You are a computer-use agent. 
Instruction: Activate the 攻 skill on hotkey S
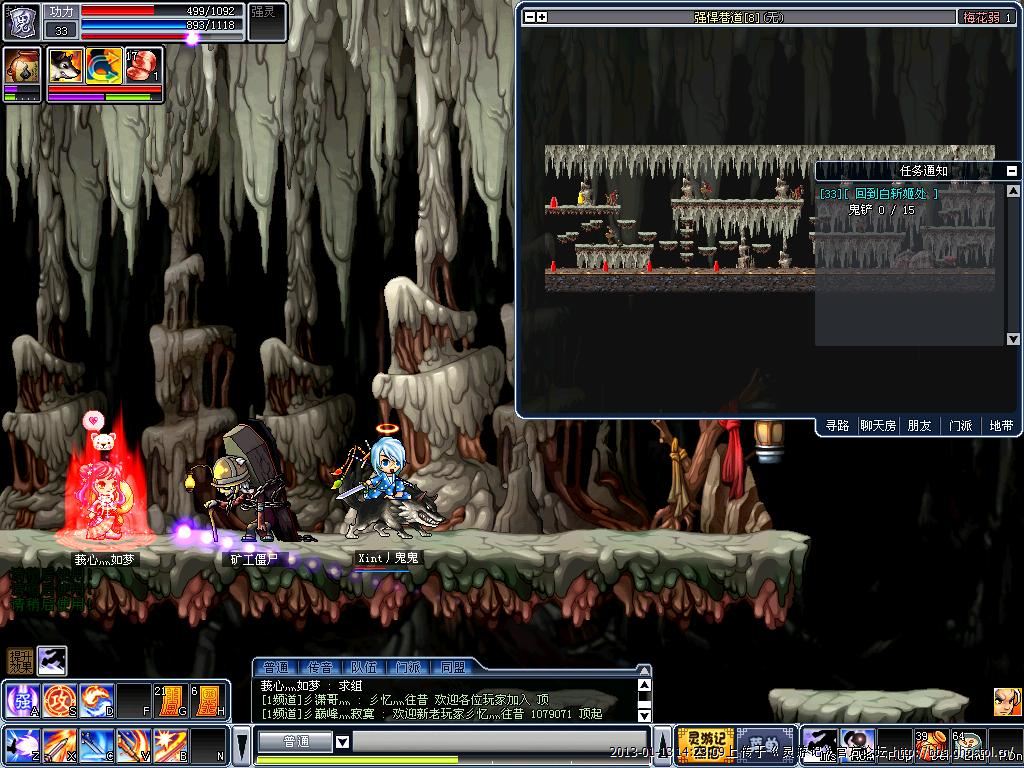58,698
